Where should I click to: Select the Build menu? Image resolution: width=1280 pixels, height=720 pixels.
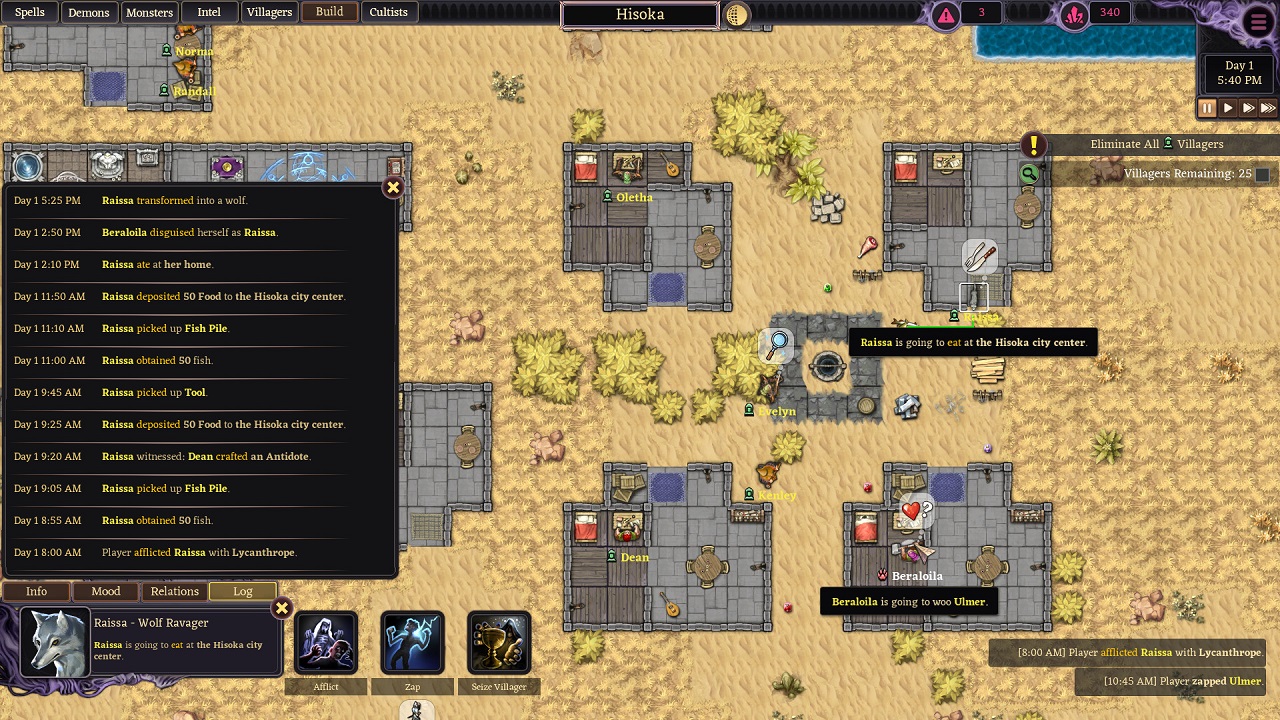pyautogui.click(x=329, y=12)
